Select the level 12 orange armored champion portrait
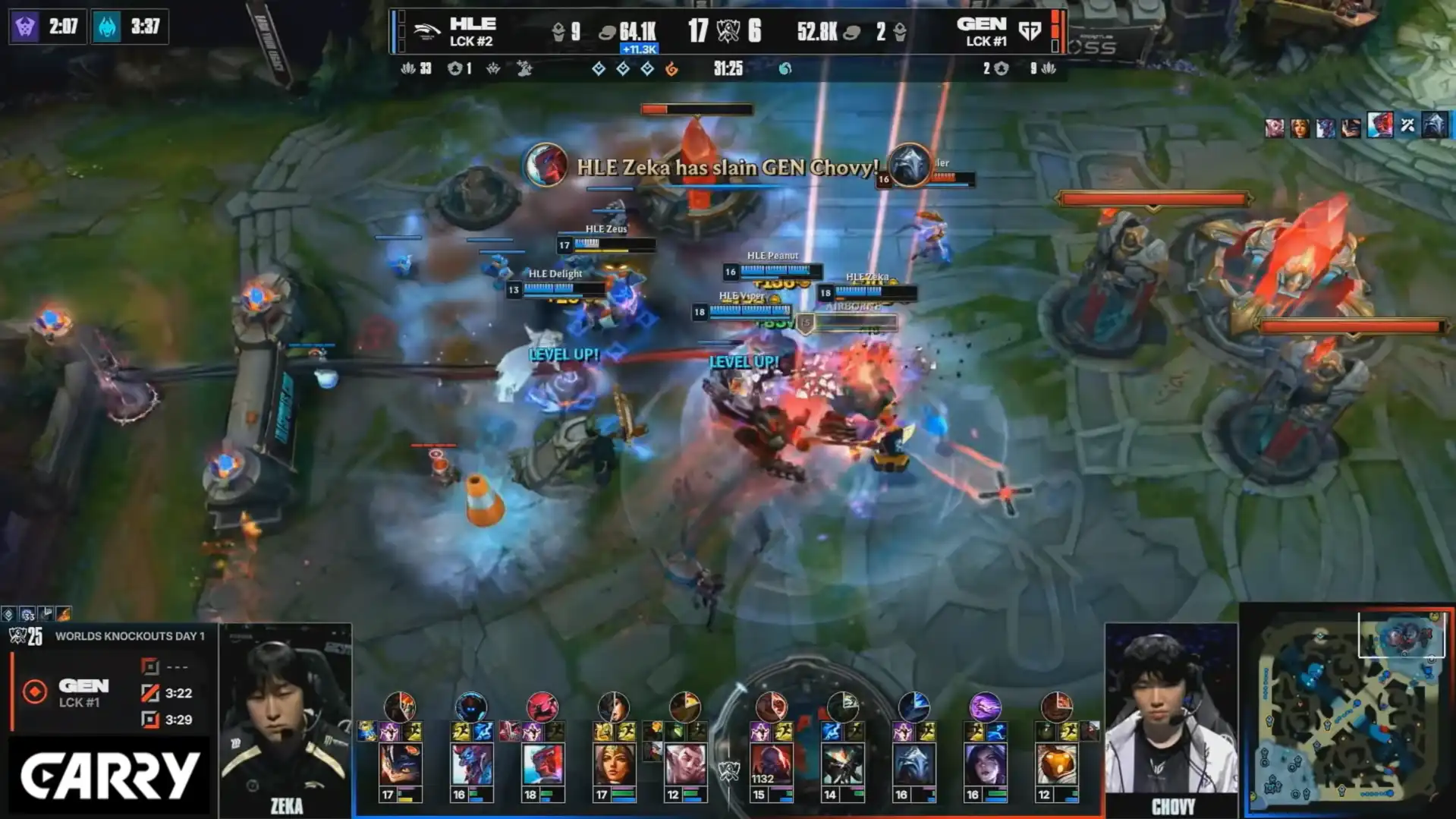The image size is (1456, 819). 1056,765
